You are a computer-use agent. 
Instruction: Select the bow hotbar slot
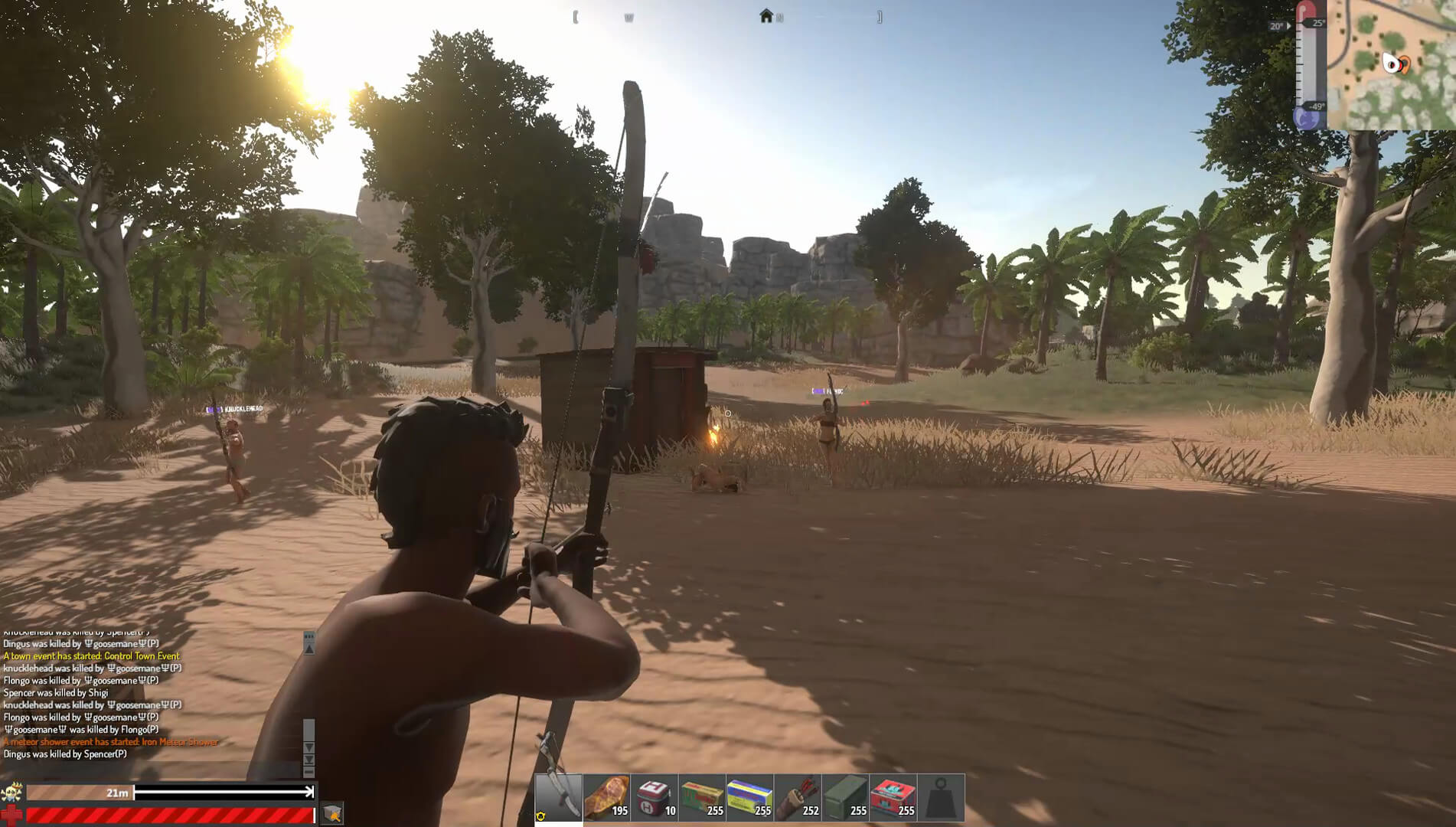(x=559, y=797)
